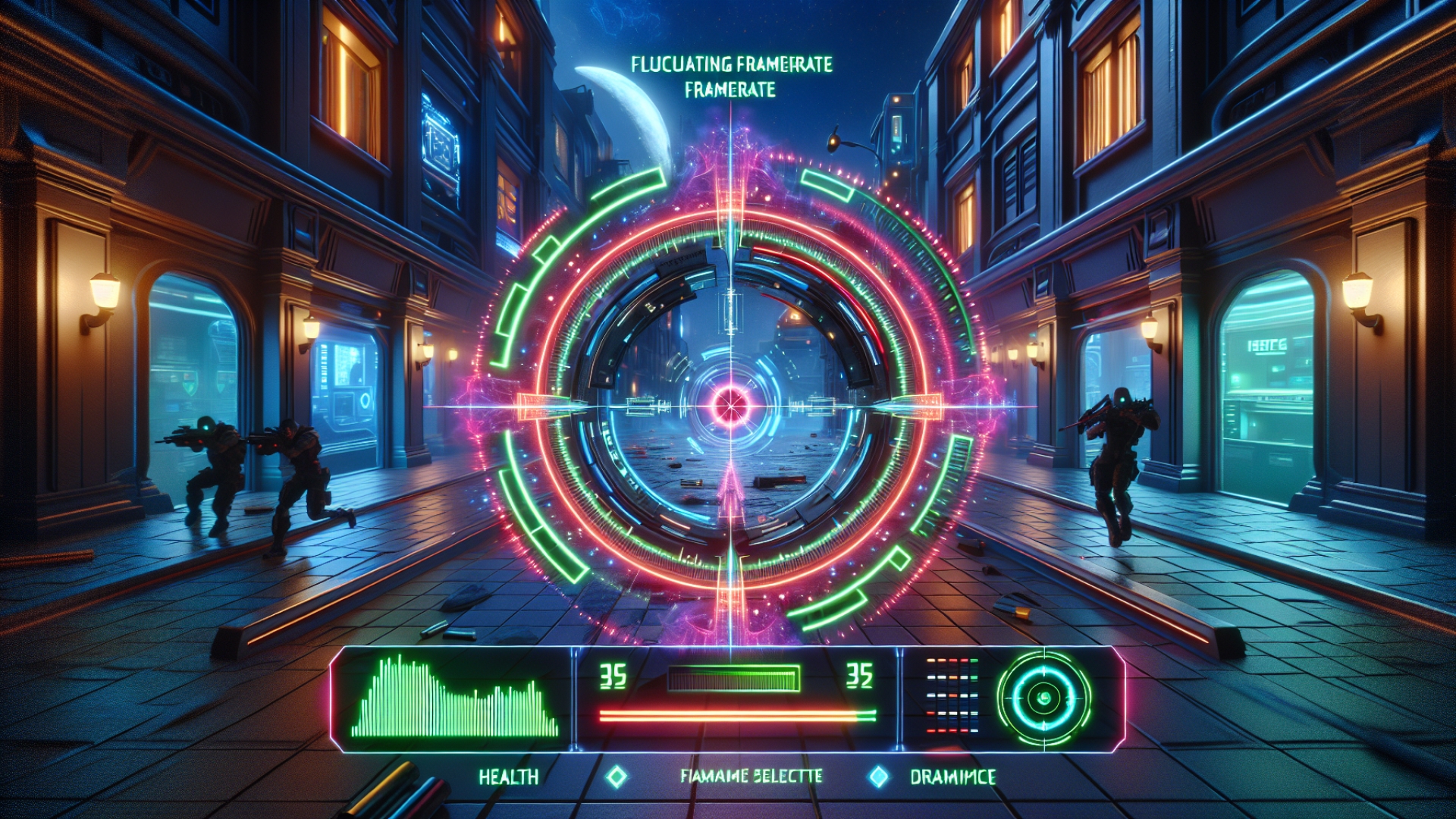The width and height of the screenshot is (1456, 819).
Task: Click the green diamond icon beside HEALTH
Action: tap(617, 777)
